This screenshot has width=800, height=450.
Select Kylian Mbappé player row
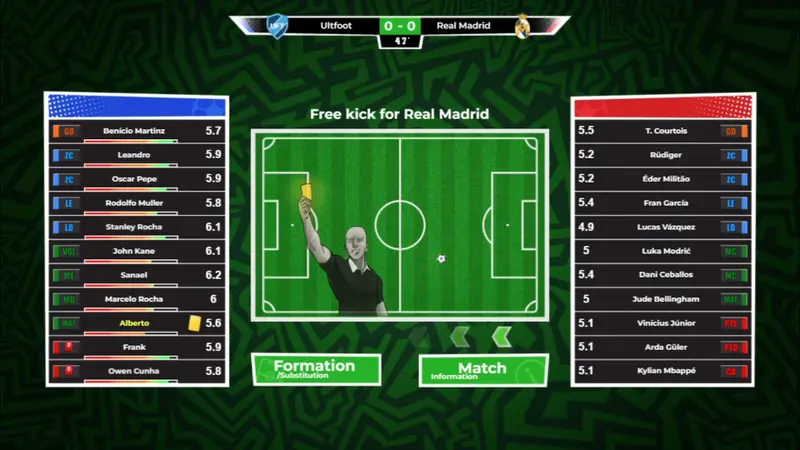(x=662, y=371)
